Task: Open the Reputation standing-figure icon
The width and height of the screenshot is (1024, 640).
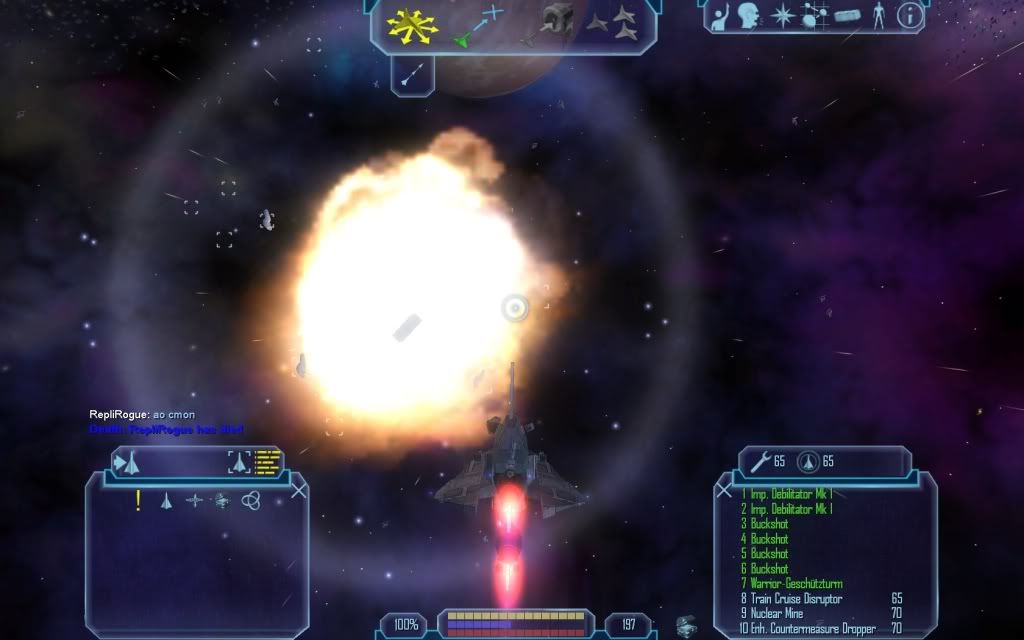Action: [x=879, y=15]
